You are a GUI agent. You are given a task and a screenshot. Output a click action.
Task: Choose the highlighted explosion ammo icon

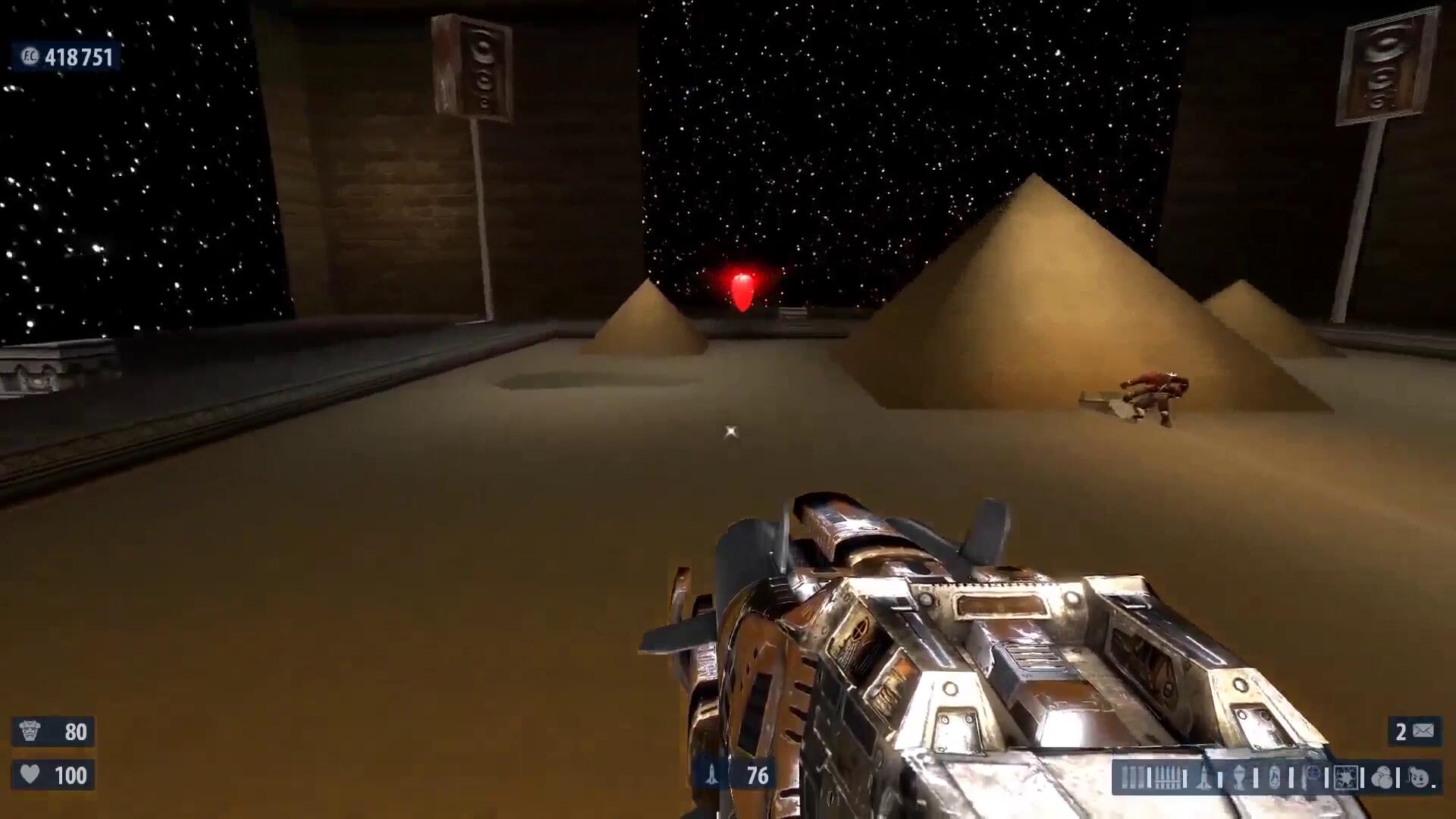pos(1346,778)
